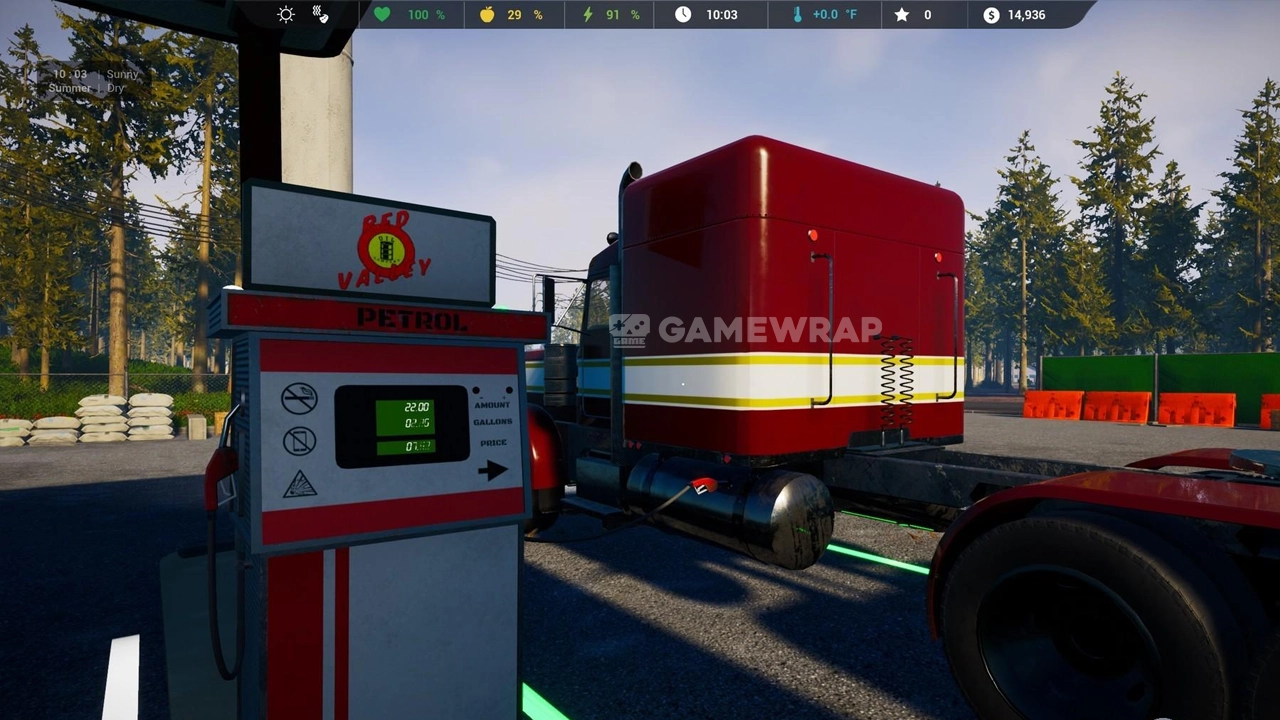Click the green lightning bolt energy icon
Screen dimensions: 1280x720
(x=587, y=14)
